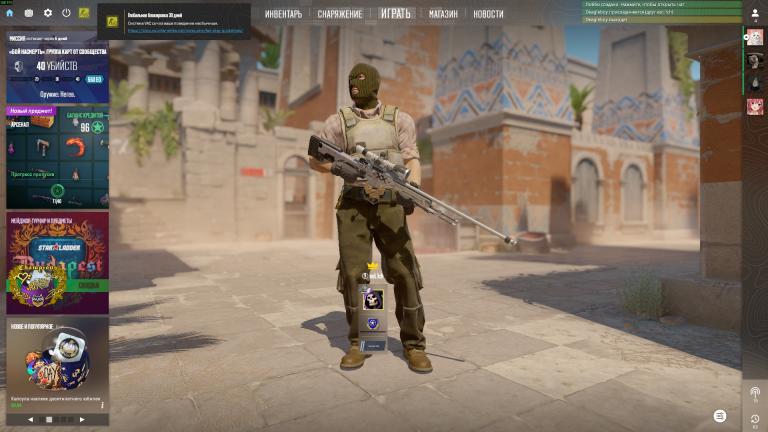Image resolution: width=768 pixels, height=432 pixels.
Task: Show the next featured store item
Action: tap(82, 420)
